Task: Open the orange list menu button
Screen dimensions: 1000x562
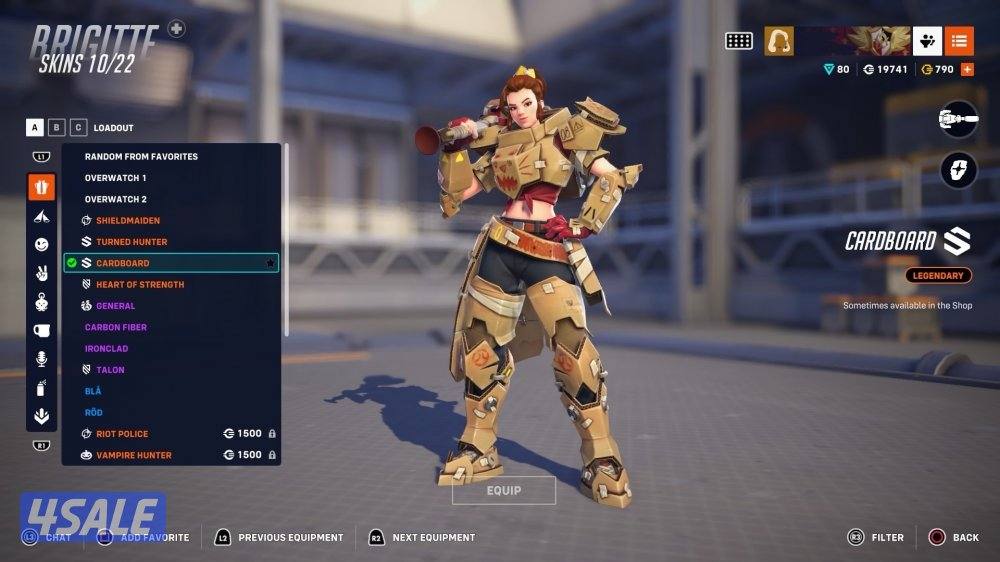Action: click(x=958, y=41)
